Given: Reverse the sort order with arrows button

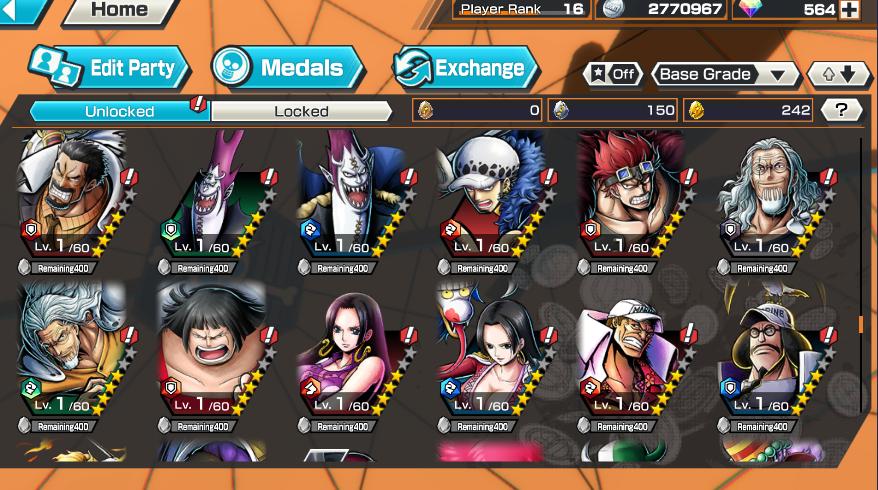Looking at the screenshot, I should pyautogui.click(x=837, y=74).
